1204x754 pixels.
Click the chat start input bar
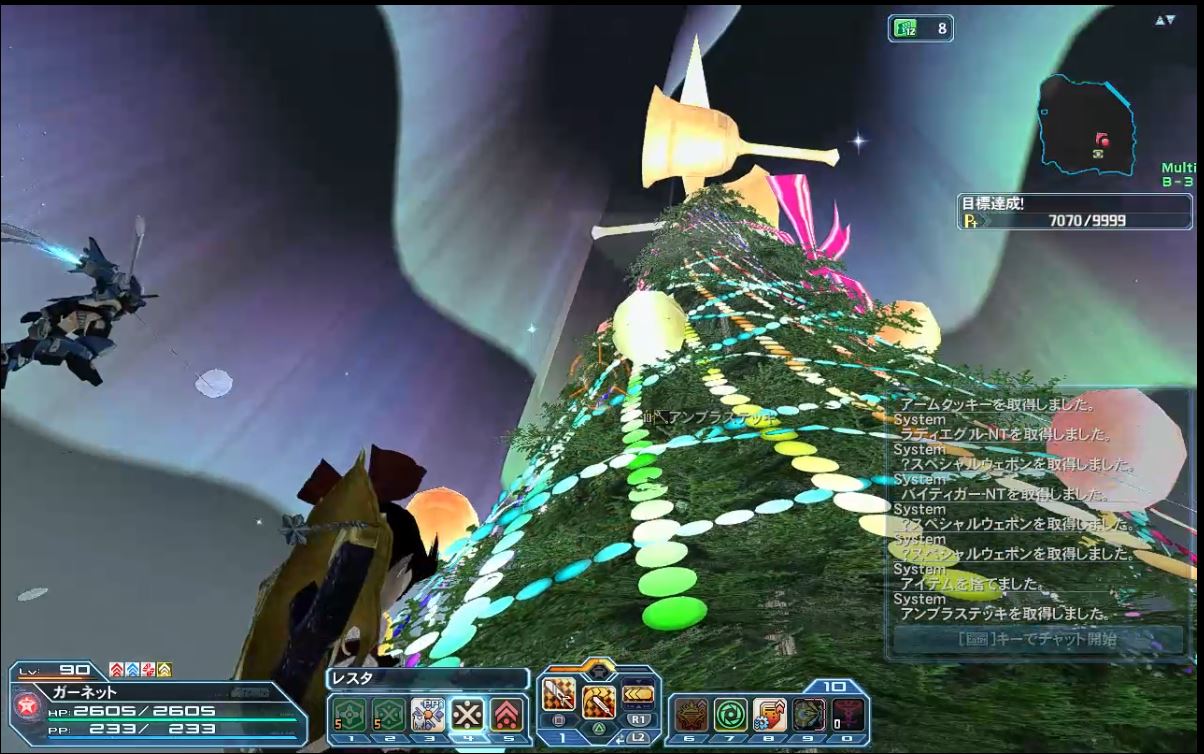point(1037,639)
